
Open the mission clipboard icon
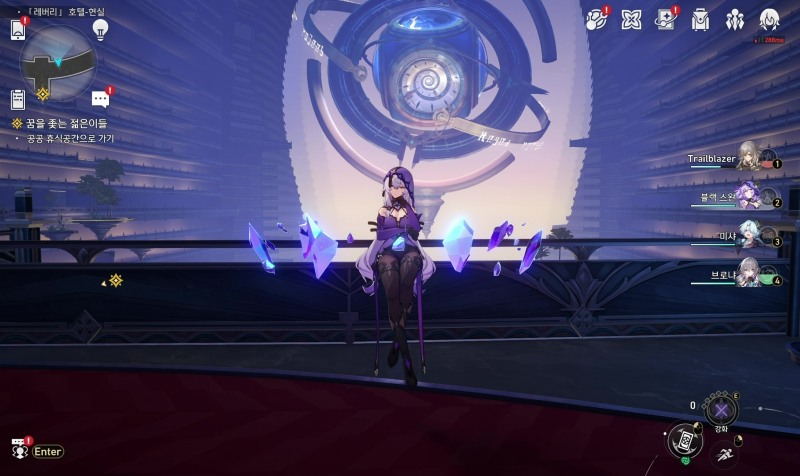tap(18, 99)
